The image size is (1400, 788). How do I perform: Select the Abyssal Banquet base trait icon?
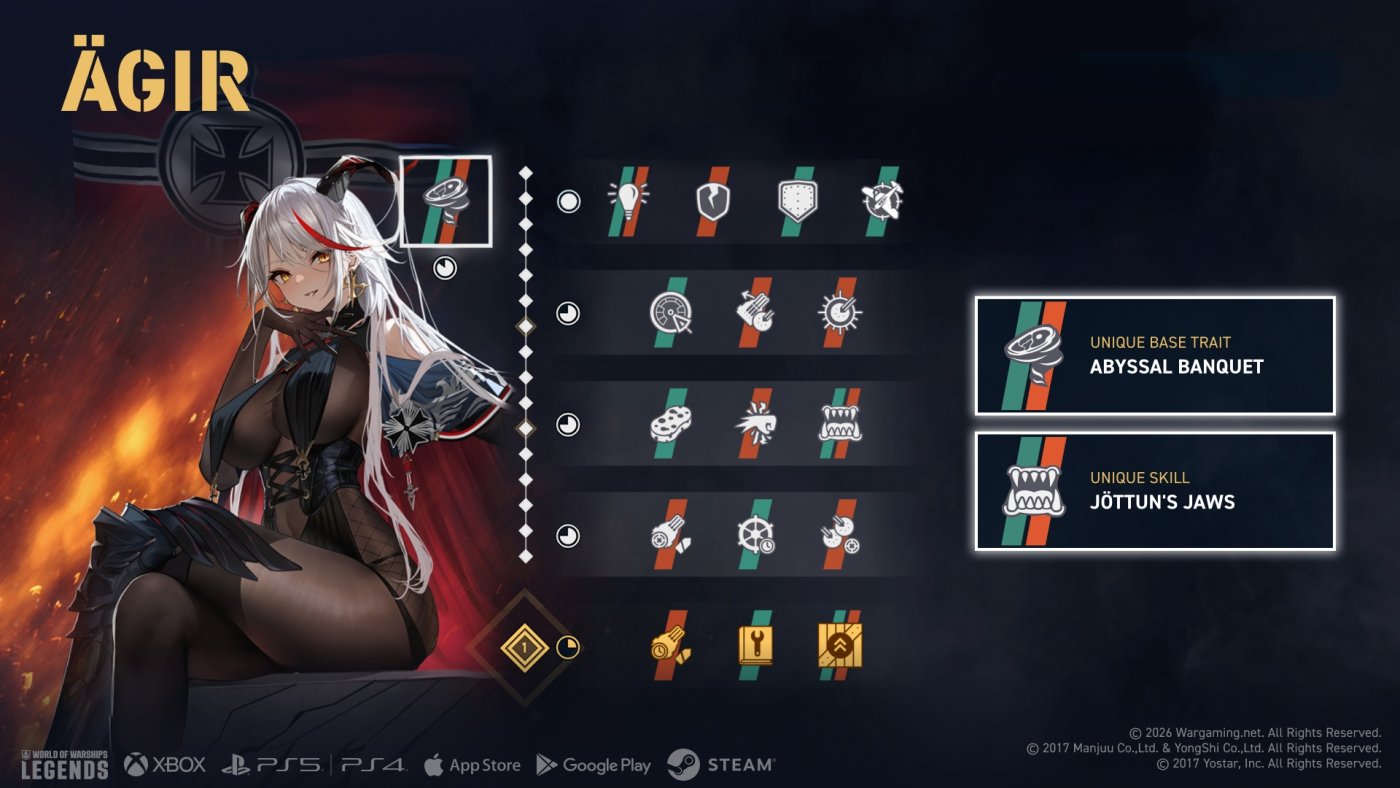click(x=446, y=201)
